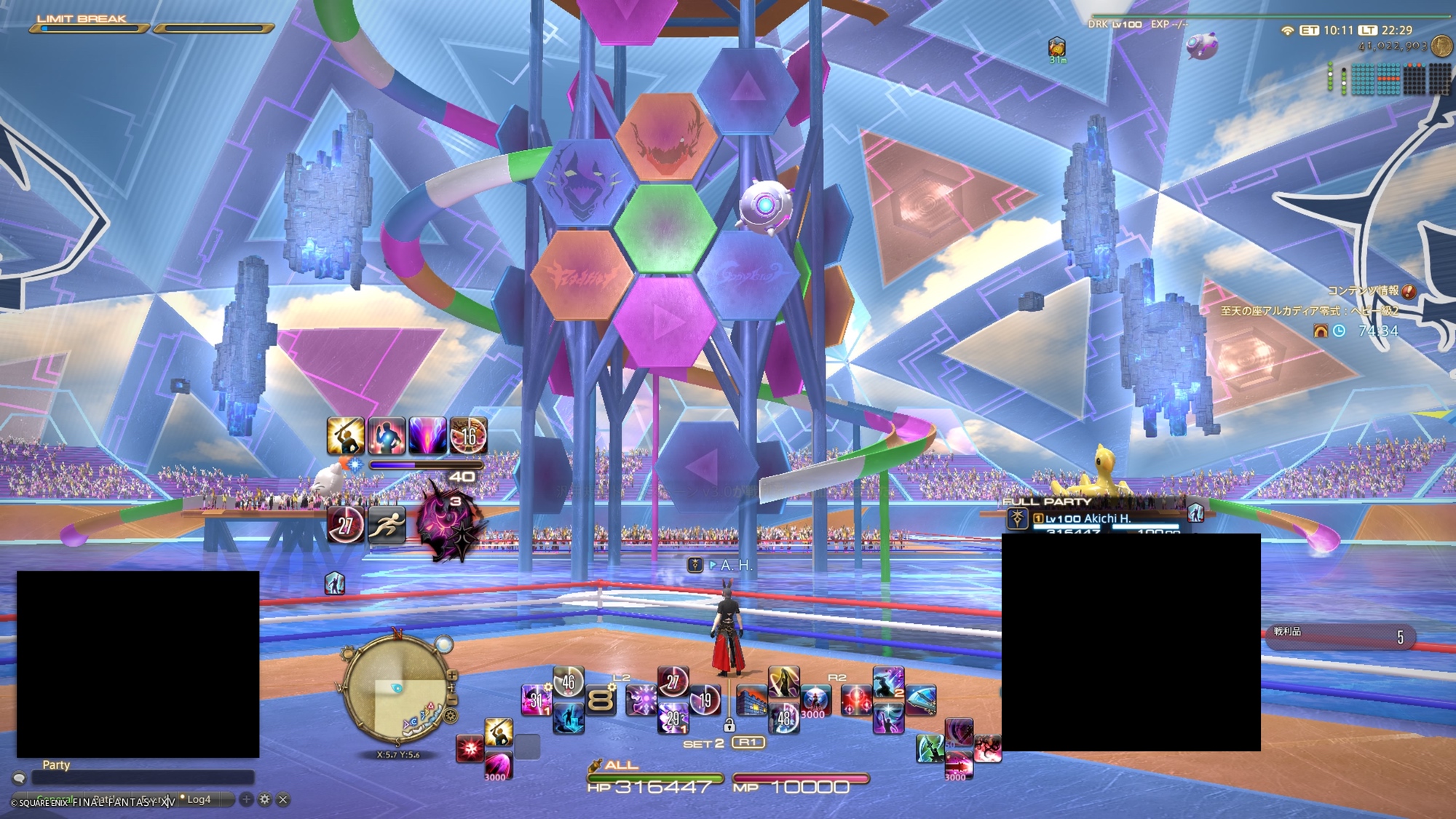Toggle the hotbar lock padlock icon
Screen dimensions: 1456x819
click(729, 725)
